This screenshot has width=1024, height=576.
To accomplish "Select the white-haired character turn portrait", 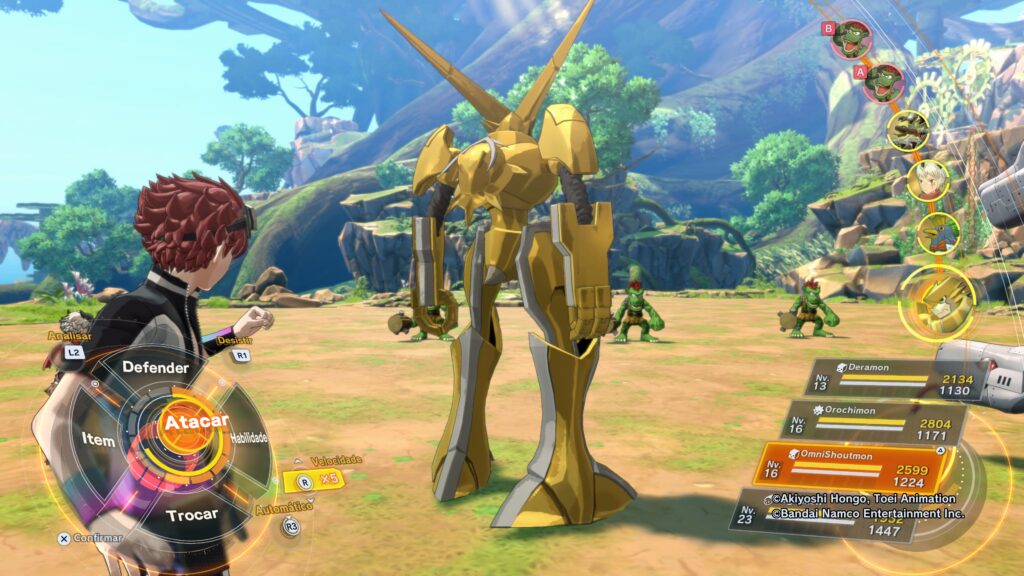I will pos(927,180).
